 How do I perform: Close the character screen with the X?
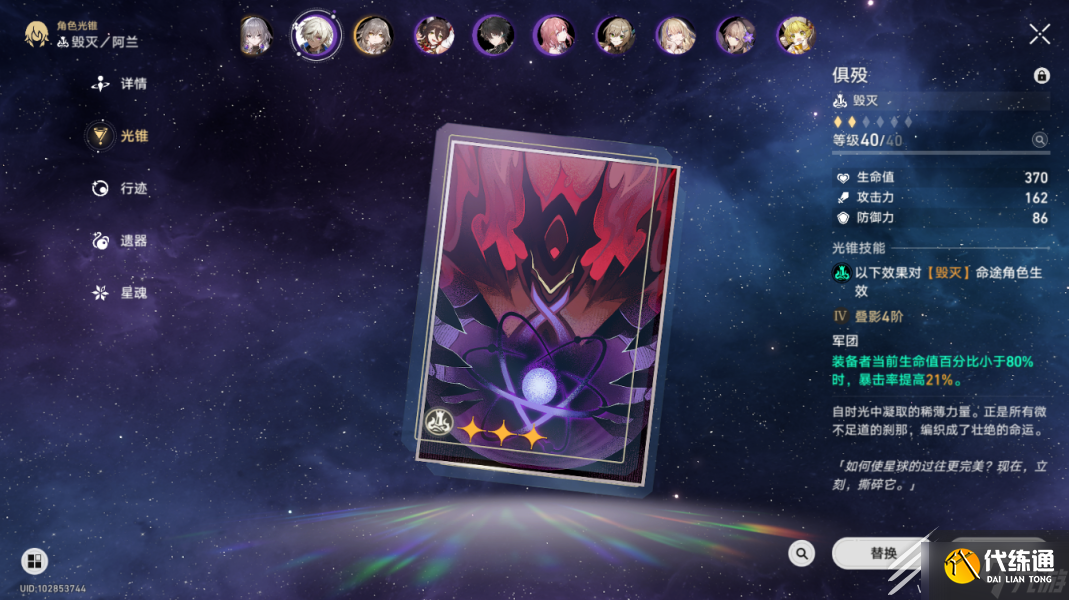(x=1039, y=35)
